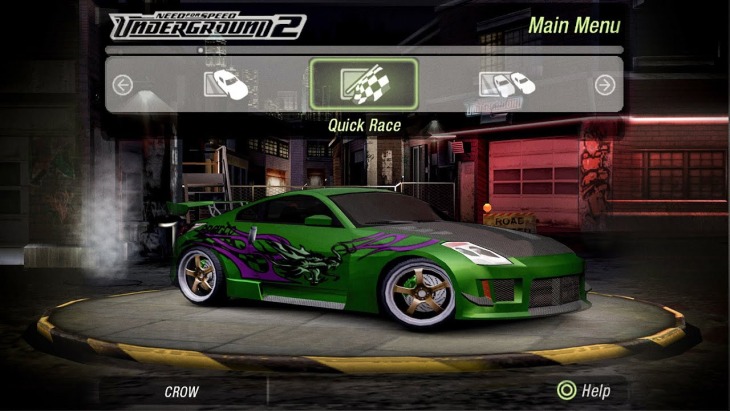730x411 pixels.
Task: Select the Quick Race checkered flag icon
Action: pyautogui.click(x=363, y=84)
